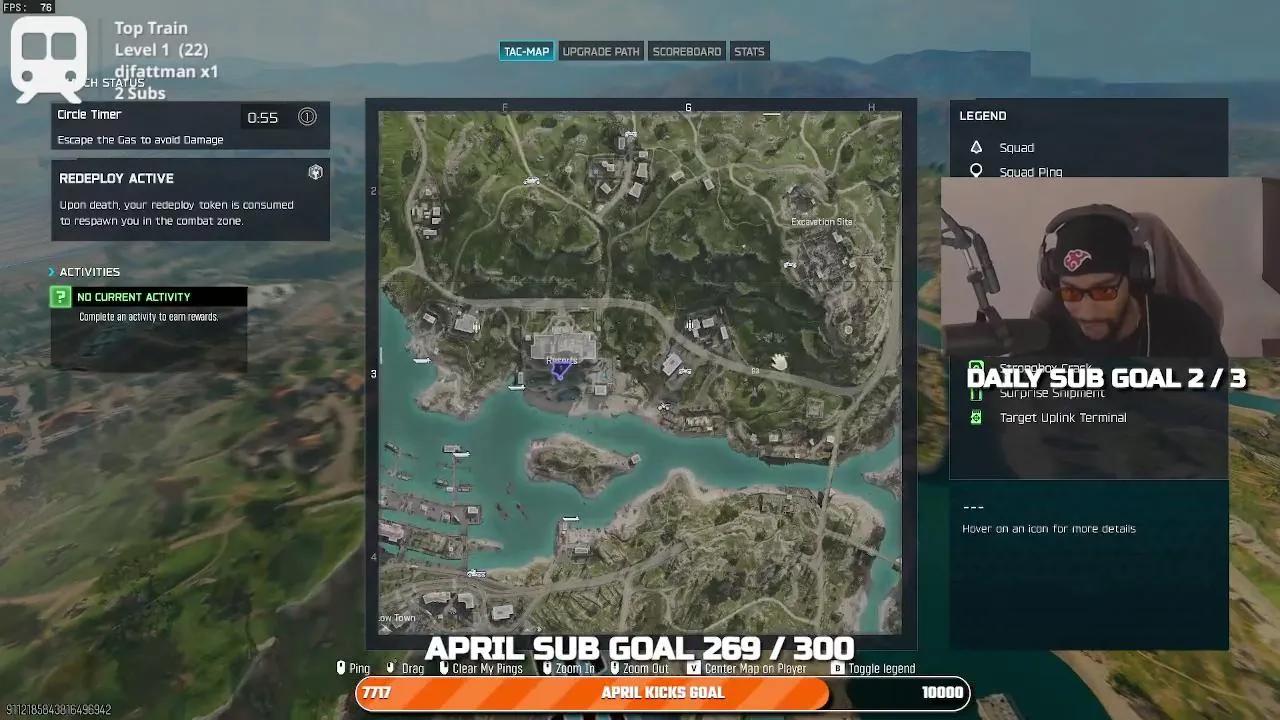The width and height of the screenshot is (1280, 720).
Task: Click the Zoom In map control
Action: (573, 668)
